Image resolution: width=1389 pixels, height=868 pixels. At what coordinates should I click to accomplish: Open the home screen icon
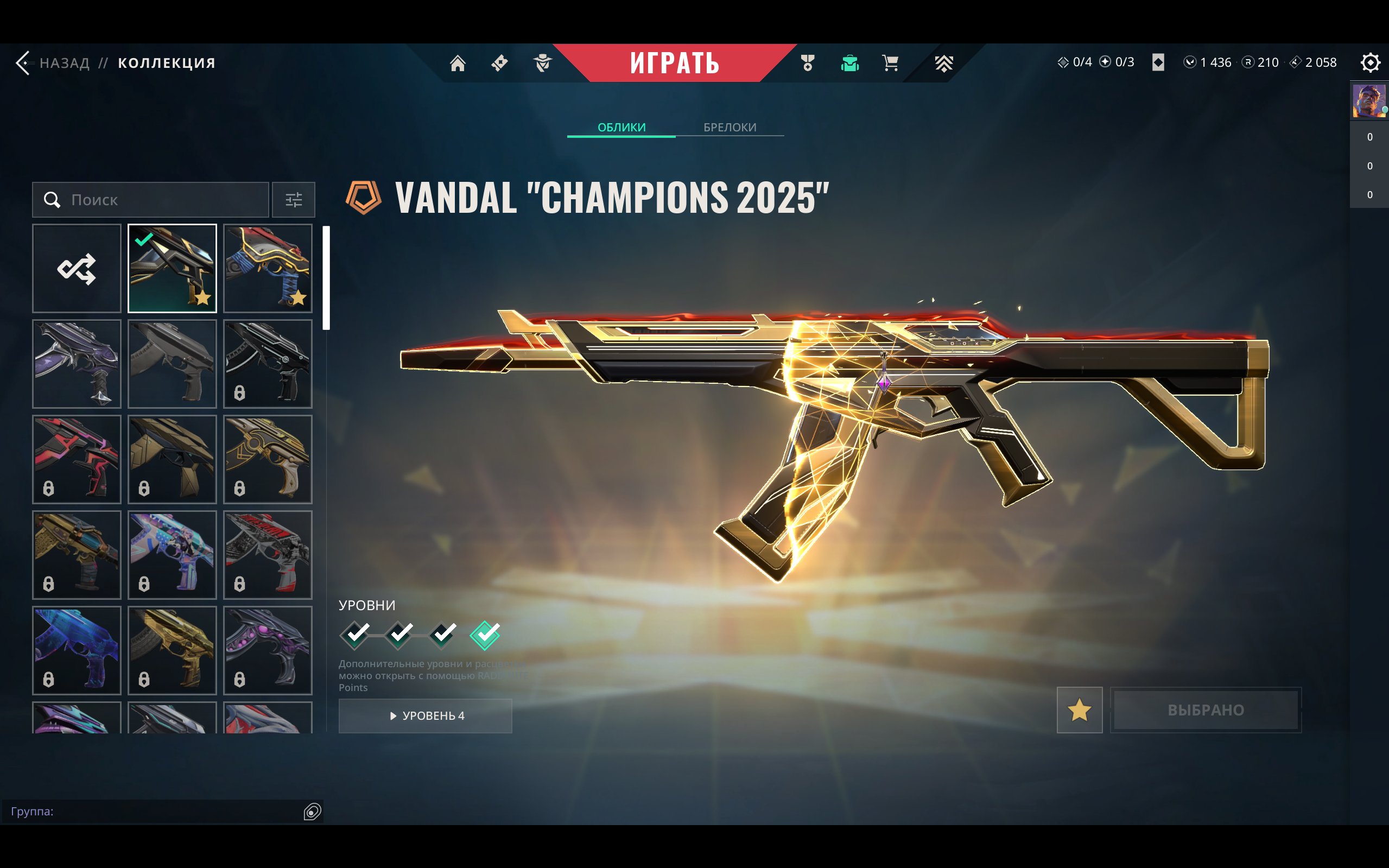coord(458,62)
